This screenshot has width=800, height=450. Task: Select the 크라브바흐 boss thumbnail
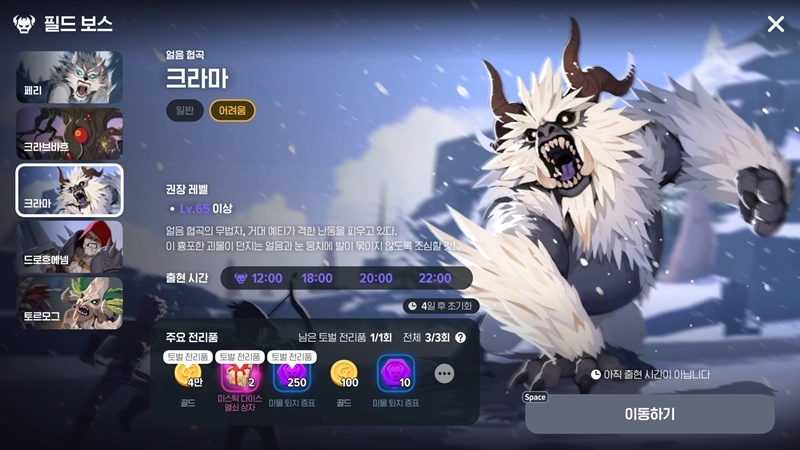69,134
